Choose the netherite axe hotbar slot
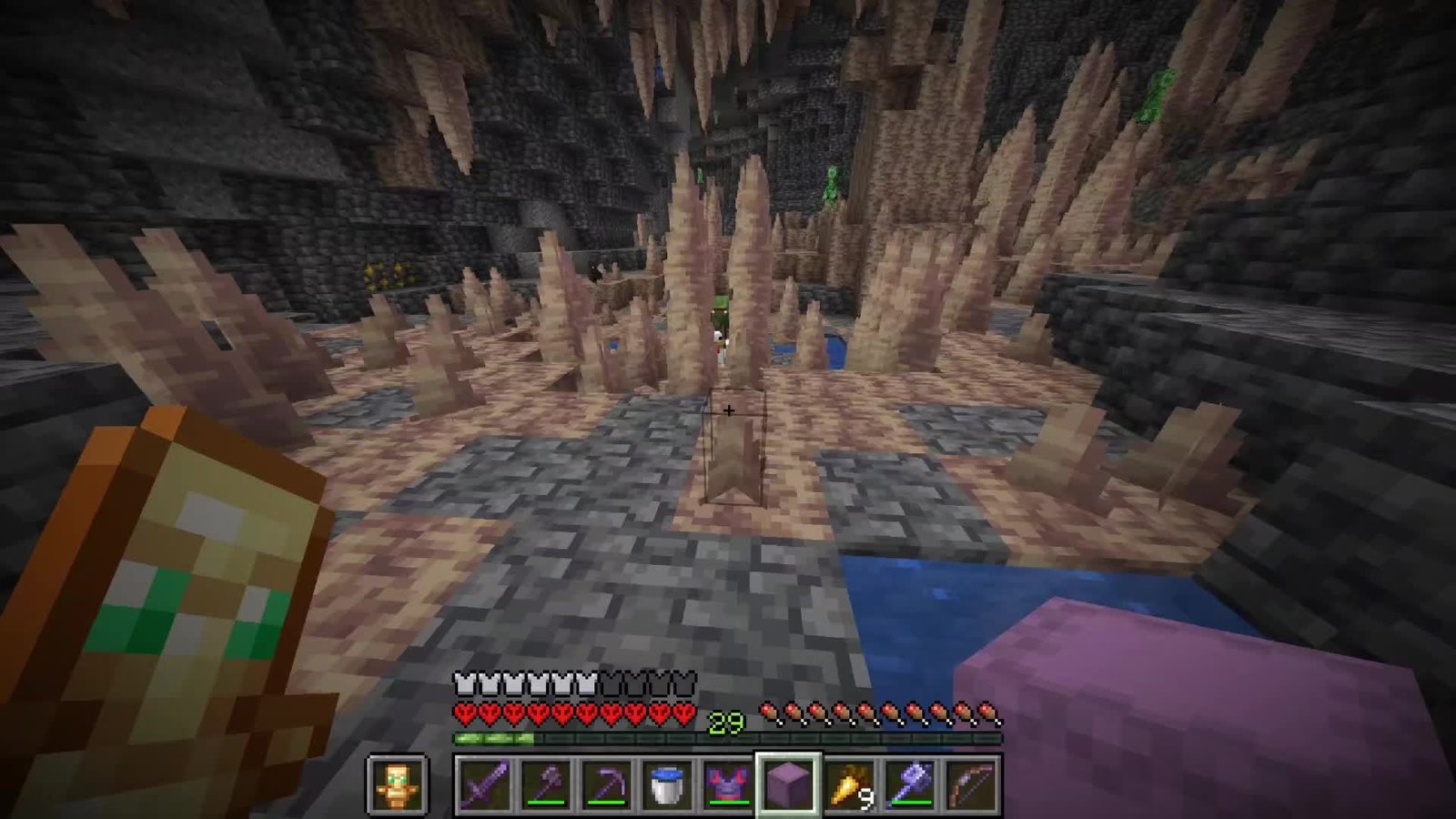This screenshot has width=1456, height=819. tap(544, 784)
